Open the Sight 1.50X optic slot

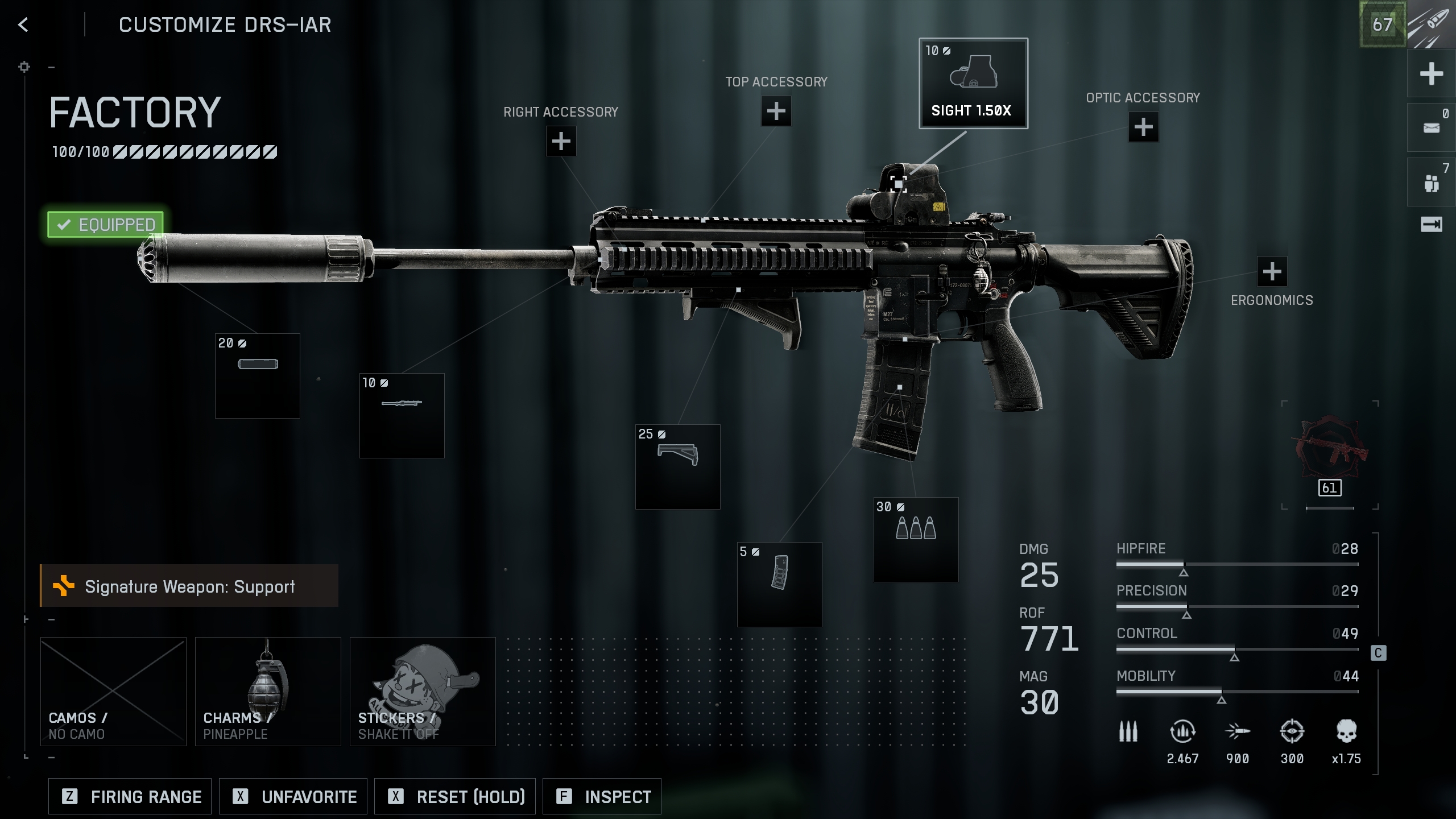pyautogui.click(x=973, y=84)
